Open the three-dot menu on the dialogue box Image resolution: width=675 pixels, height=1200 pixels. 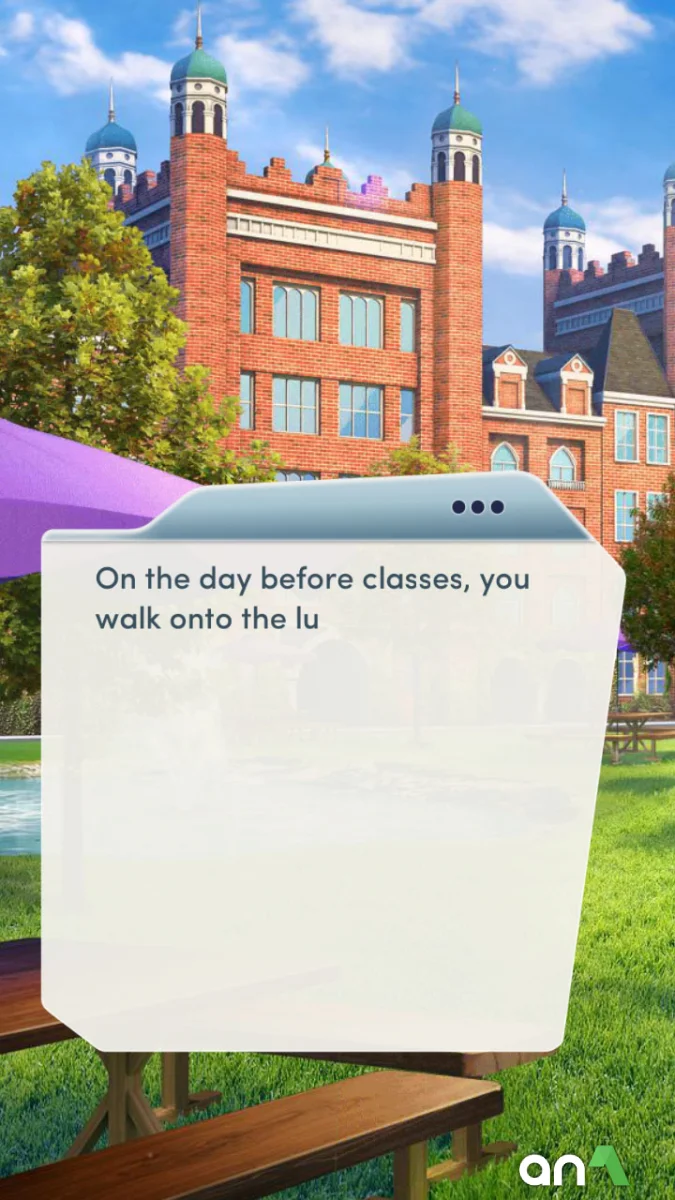click(478, 507)
